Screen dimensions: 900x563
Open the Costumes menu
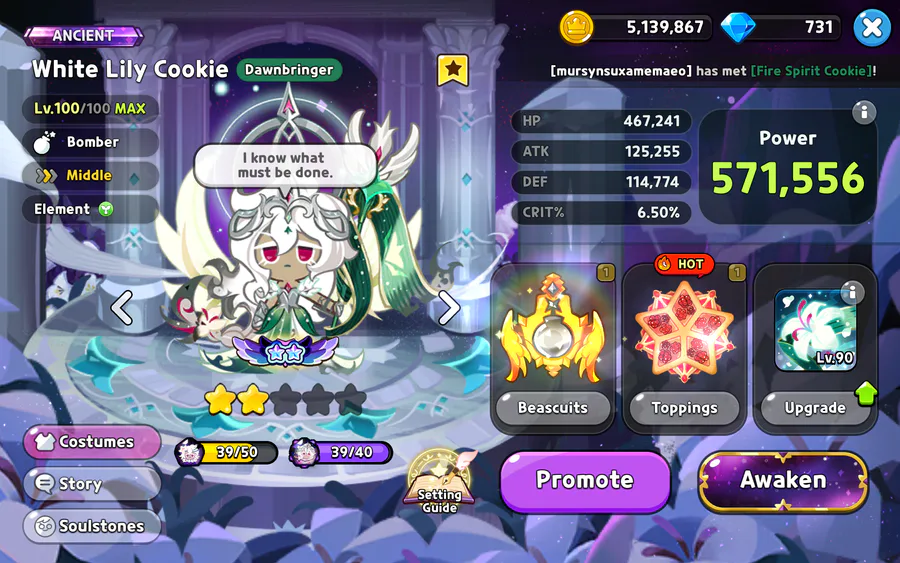[92, 442]
